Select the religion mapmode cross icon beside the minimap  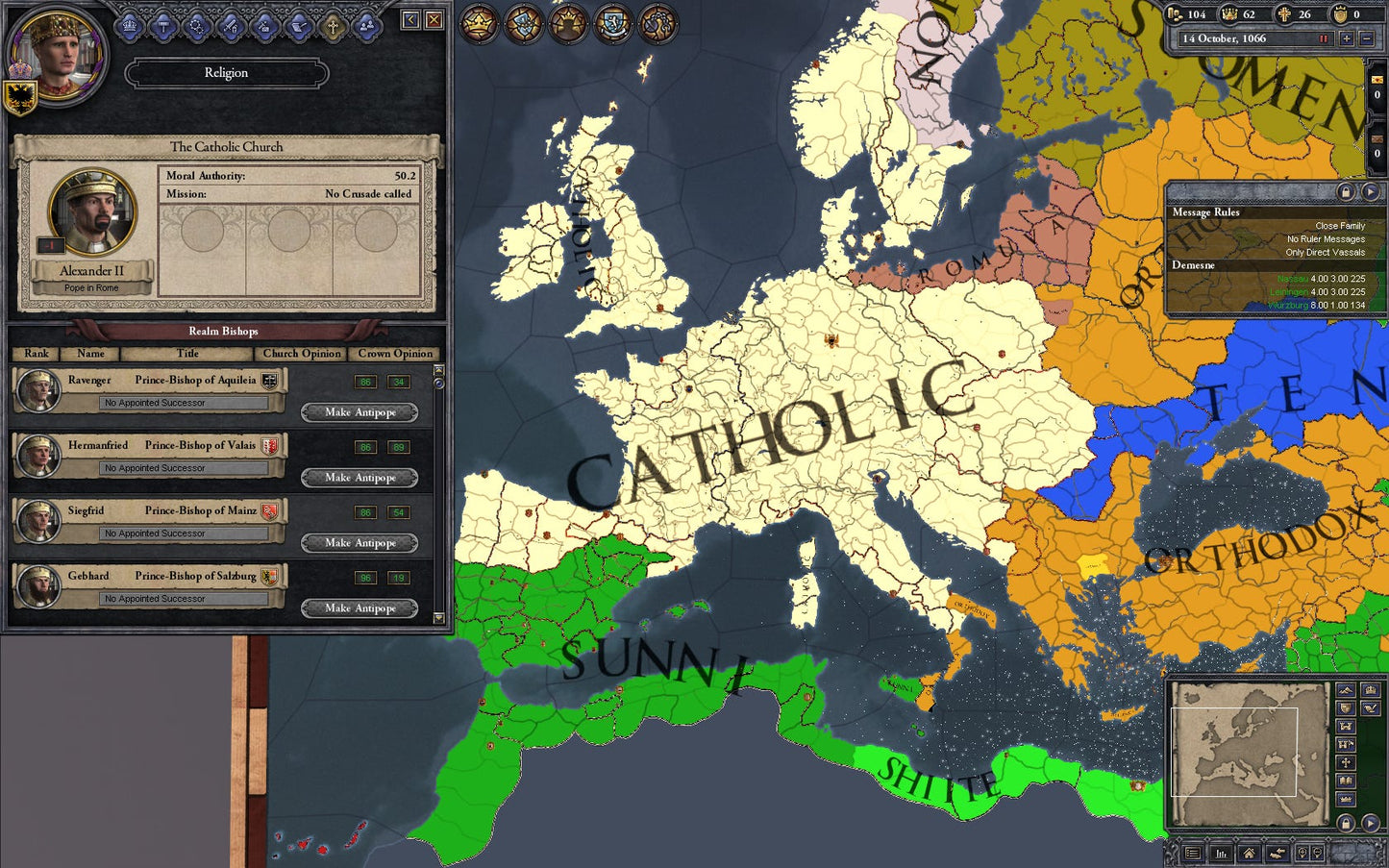(1346, 762)
